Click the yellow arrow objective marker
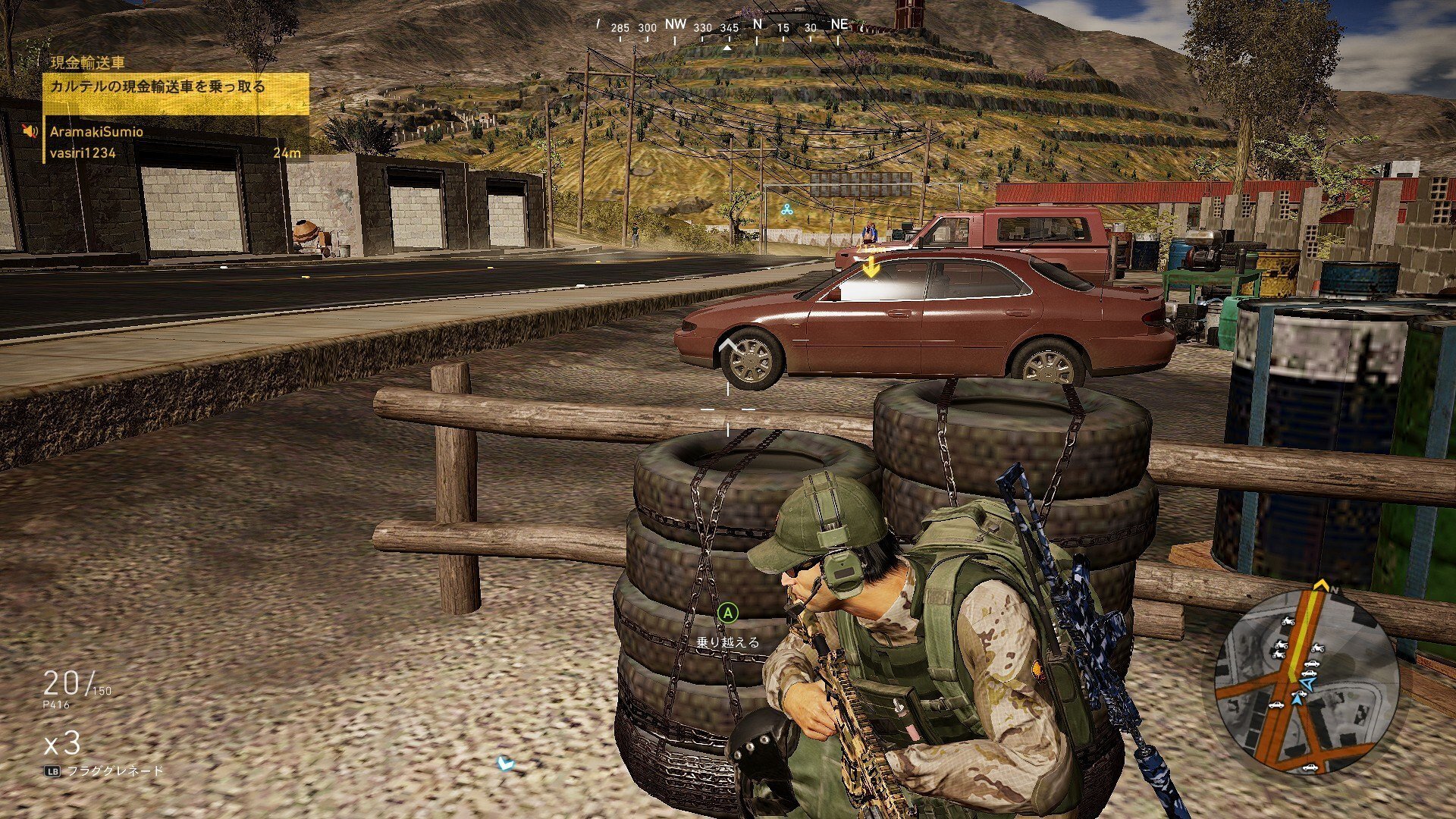The width and height of the screenshot is (1456, 819). (871, 267)
